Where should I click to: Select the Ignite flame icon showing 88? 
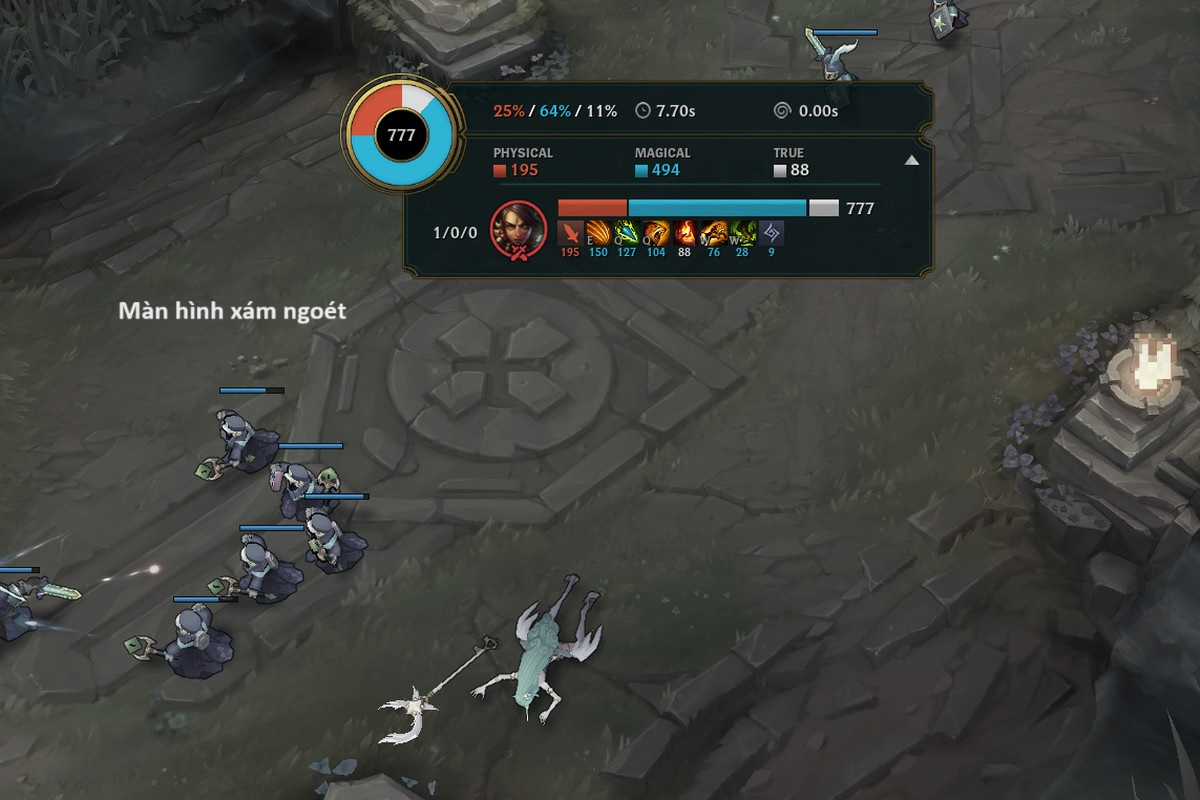coord(685,233)
